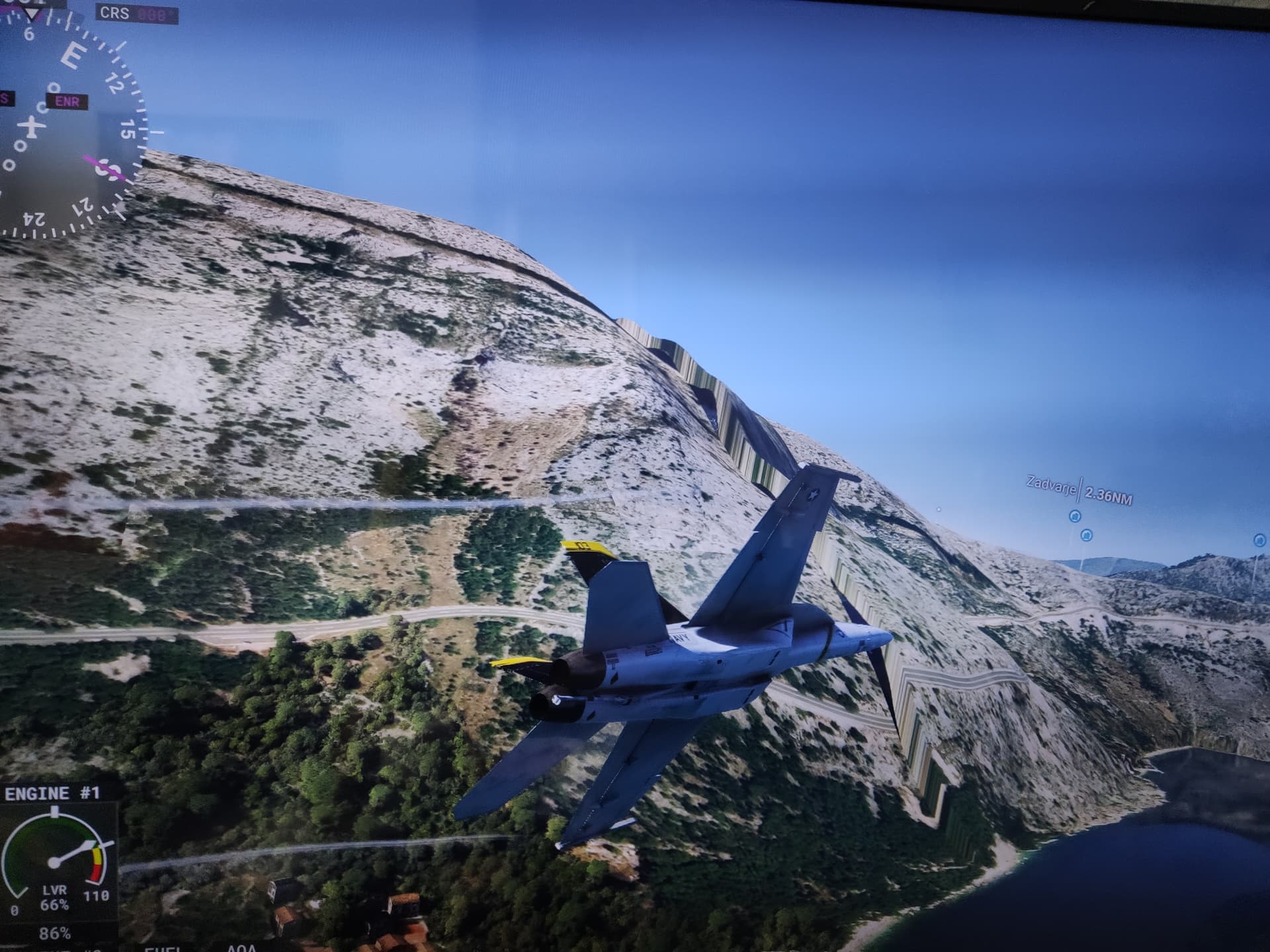Click the small white waypoint dot in the sky
Image resolution: width=1270 pixels, height=952 pixels.
939,510
